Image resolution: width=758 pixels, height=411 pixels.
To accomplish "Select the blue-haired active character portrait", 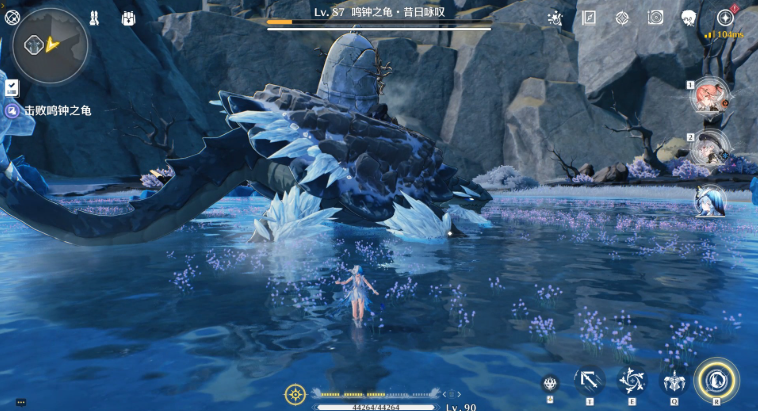I will (711, 201).
